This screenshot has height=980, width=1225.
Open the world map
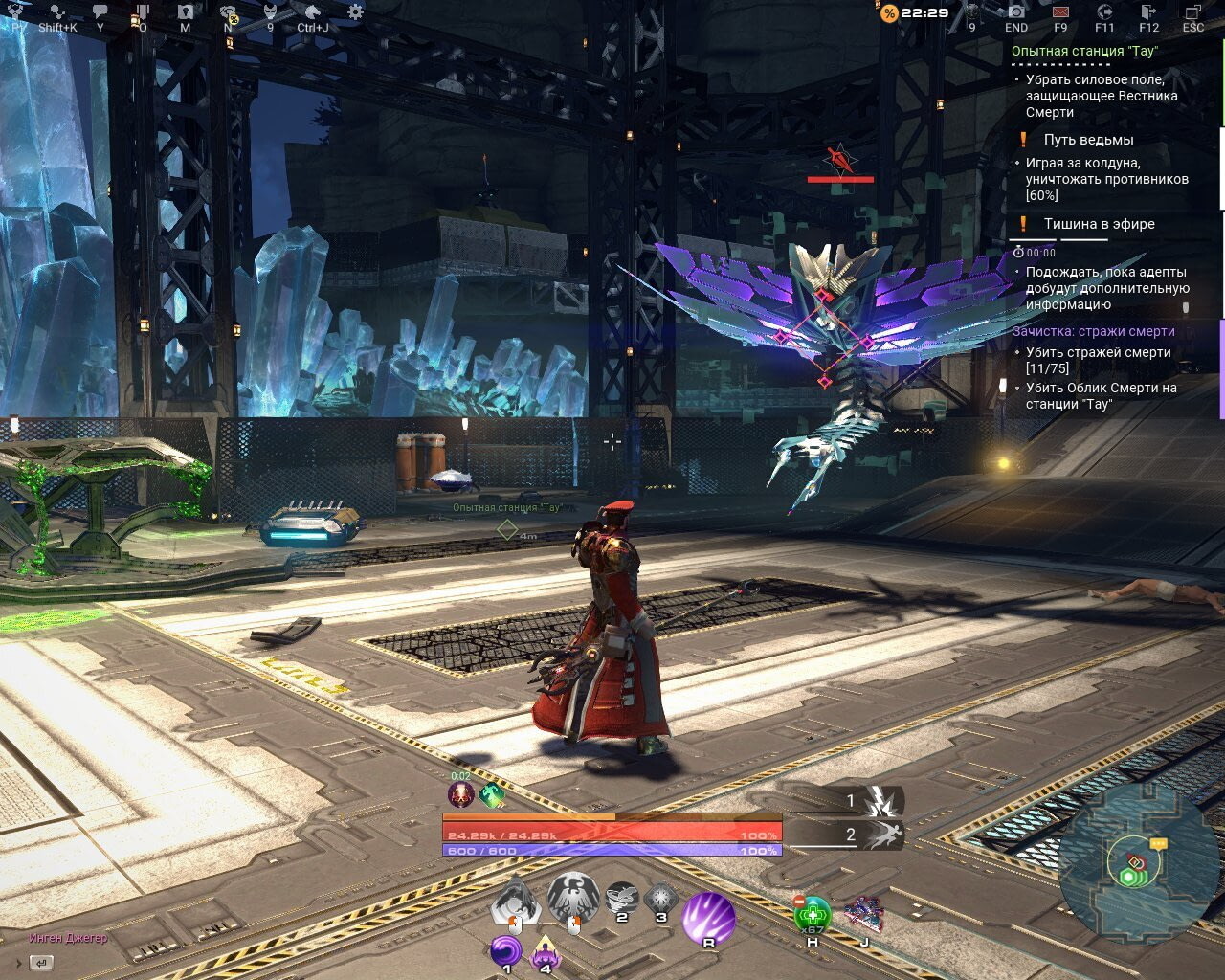[186, 11]
